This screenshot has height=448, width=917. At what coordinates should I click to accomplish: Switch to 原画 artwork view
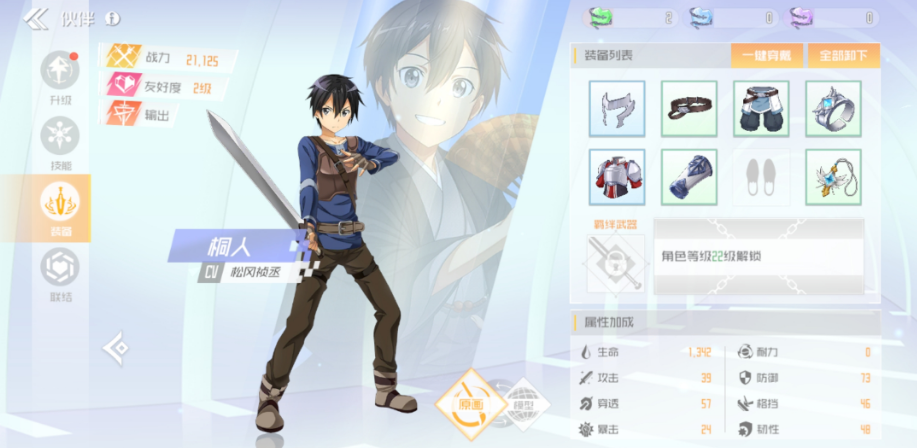466,404
